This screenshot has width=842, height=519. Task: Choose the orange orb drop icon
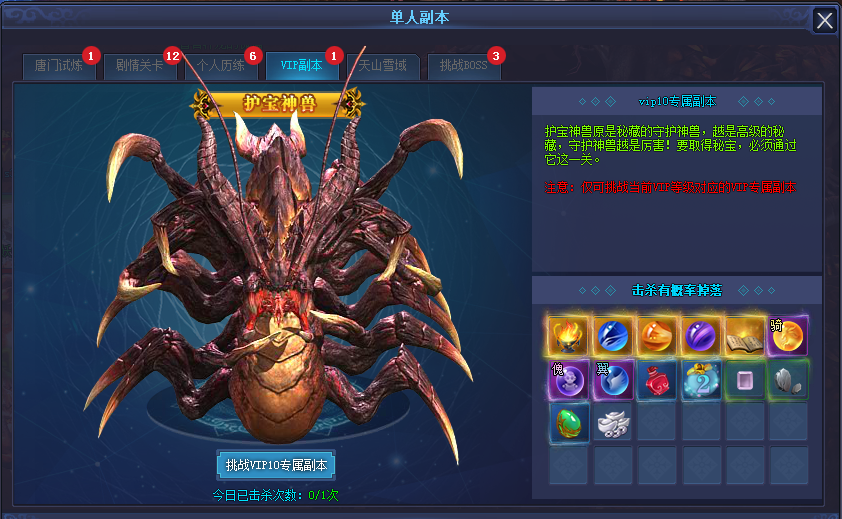(x=656, y=337)
